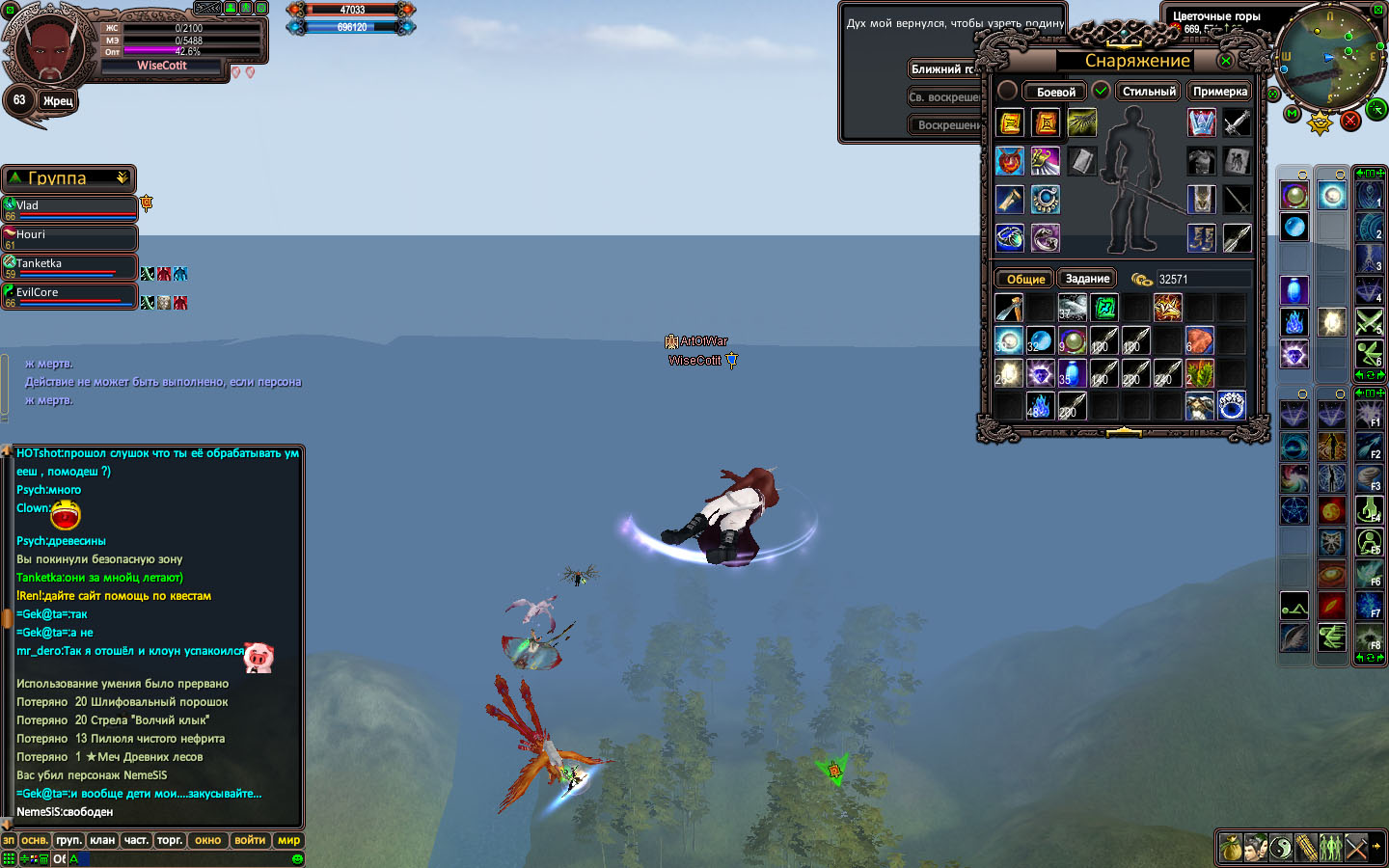
Task: Open the yin-yang skills menu icon
Action: [x=1280, y=848]
